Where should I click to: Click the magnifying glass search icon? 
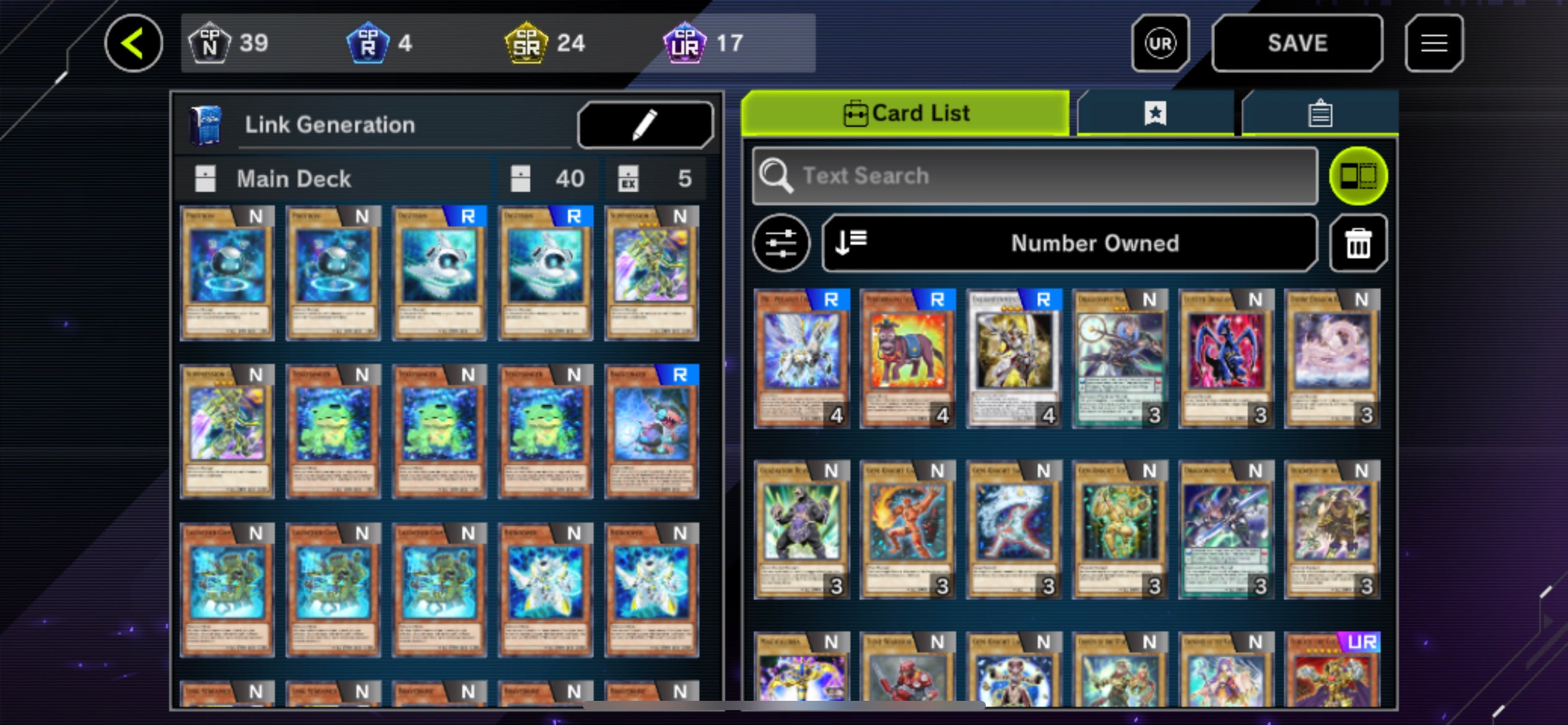(778, 175)
